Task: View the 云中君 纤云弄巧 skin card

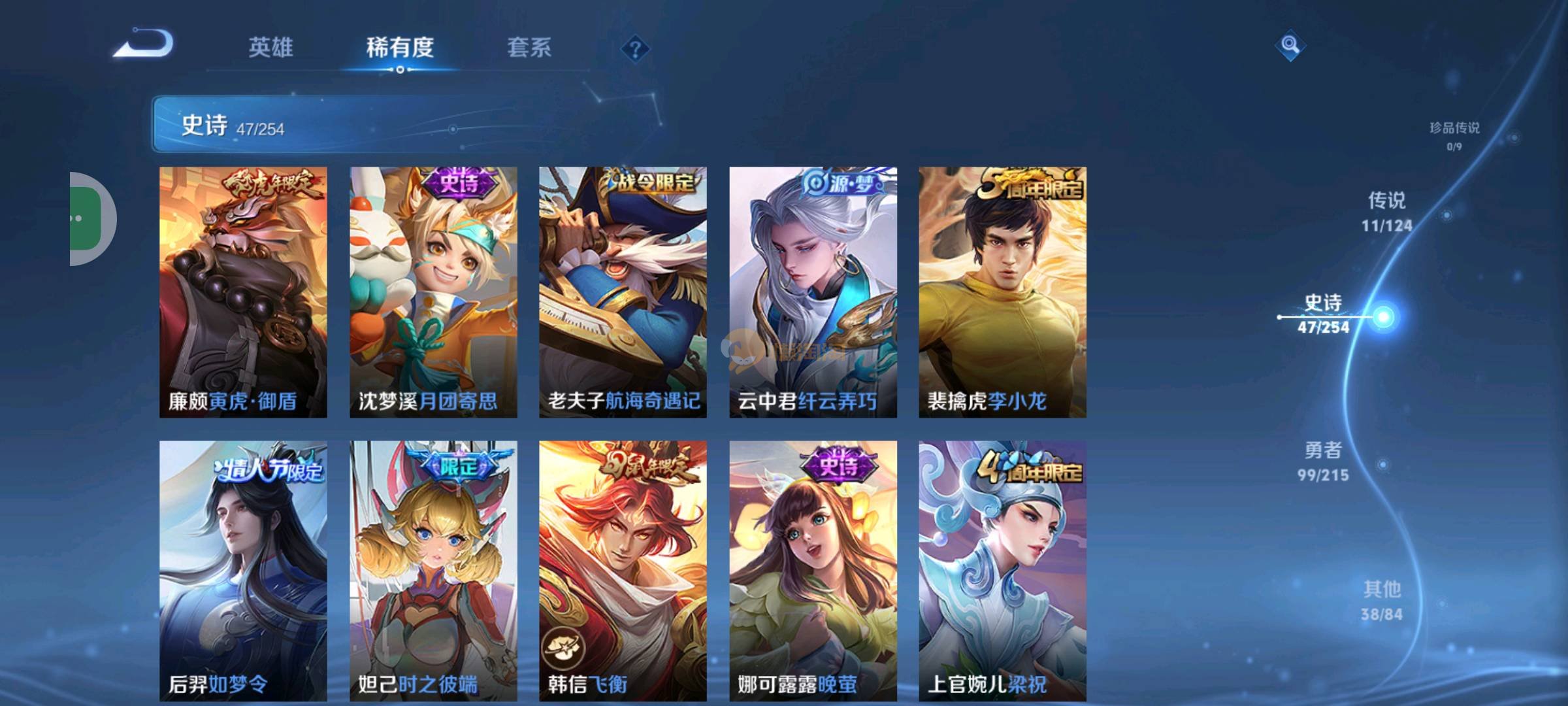Action: [813, 292]
